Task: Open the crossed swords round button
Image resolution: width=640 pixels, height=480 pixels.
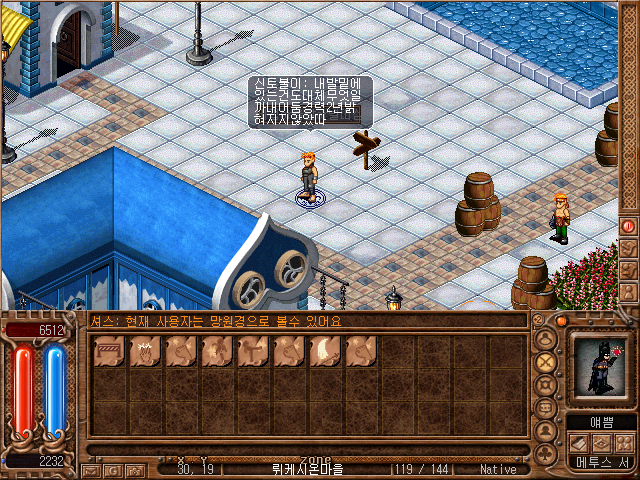Action: [x=546, y=362]
